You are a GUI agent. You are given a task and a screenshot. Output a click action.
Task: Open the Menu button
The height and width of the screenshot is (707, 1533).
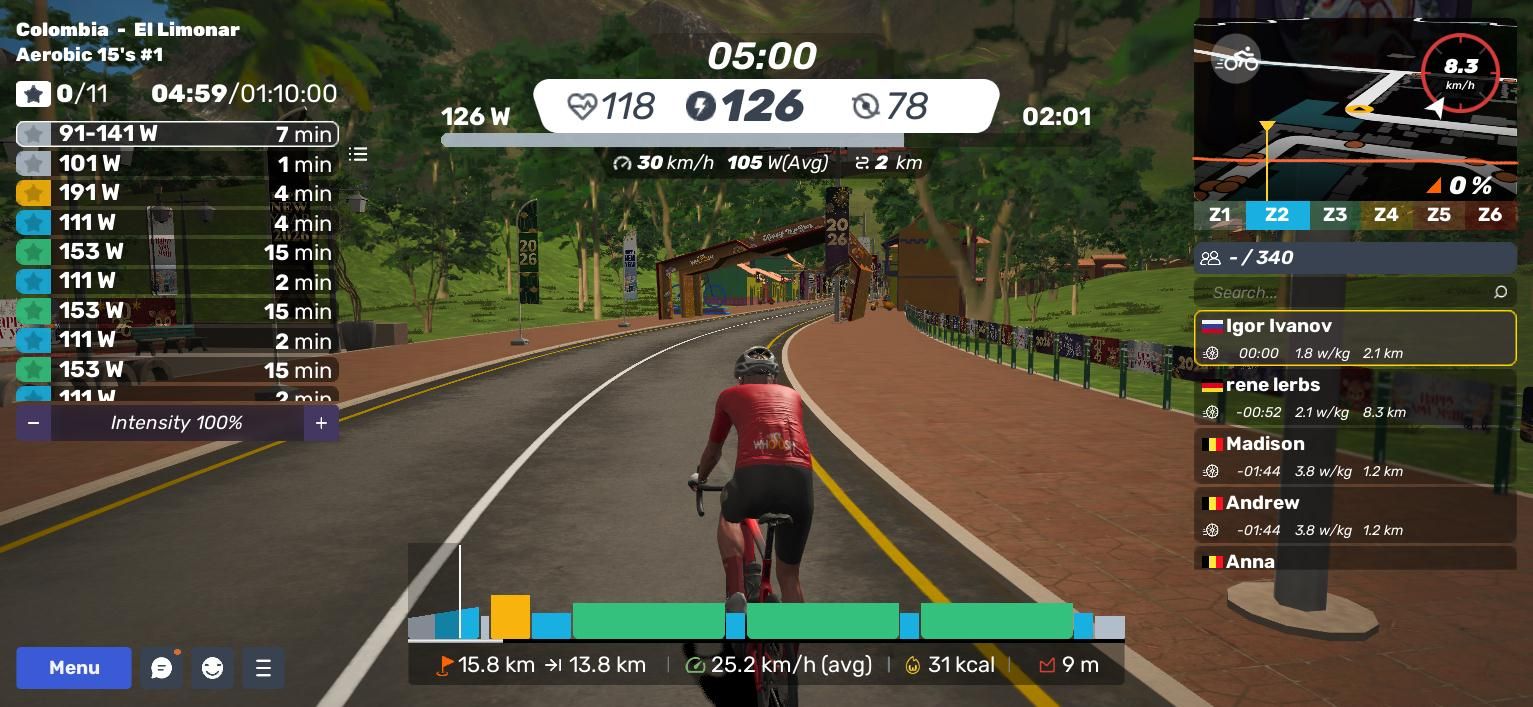click(73, 668)
